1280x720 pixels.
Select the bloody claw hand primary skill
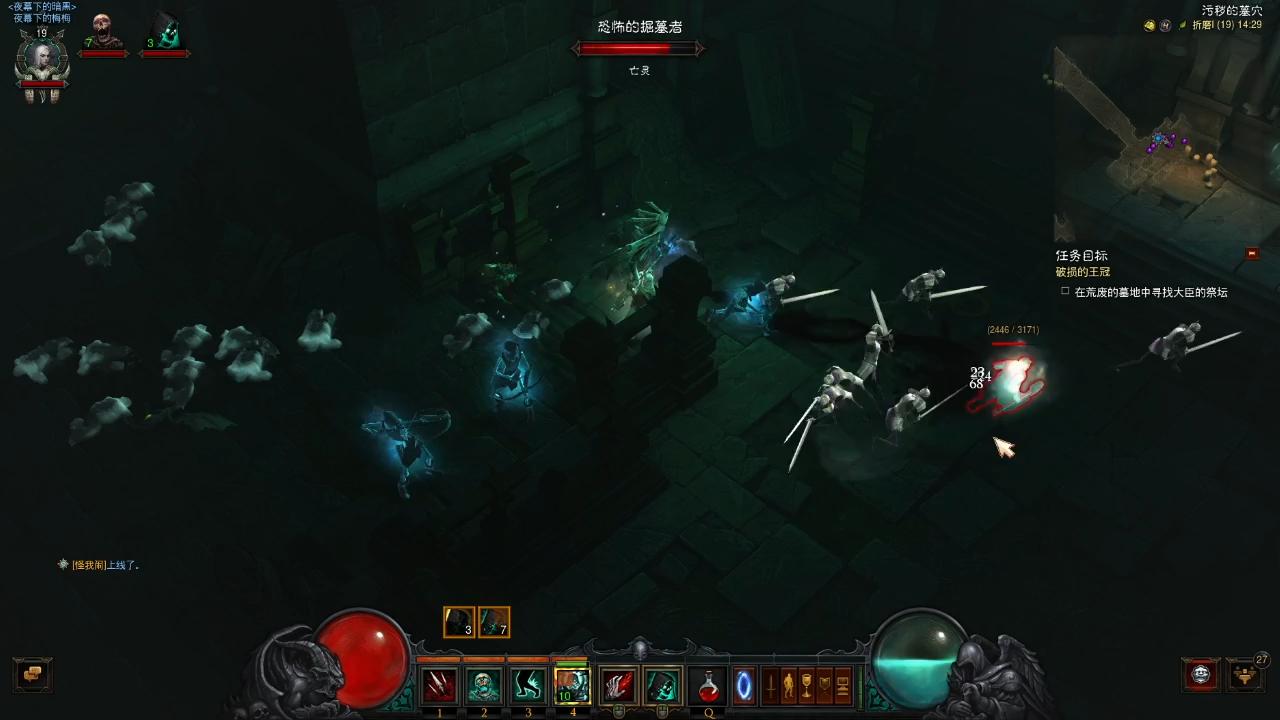click(x=619, y=686)
